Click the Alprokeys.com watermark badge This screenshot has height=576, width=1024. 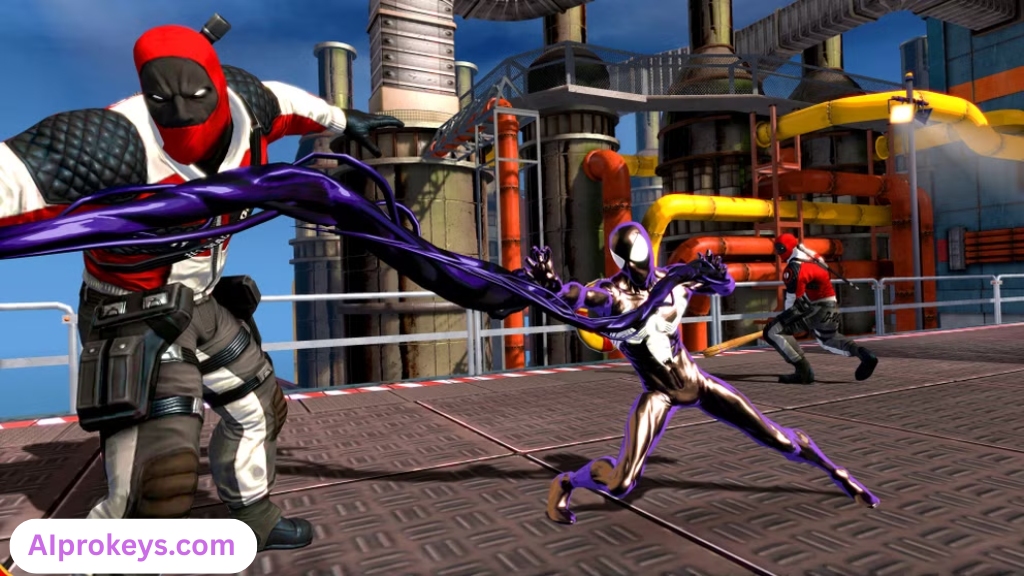coord(133,546)
